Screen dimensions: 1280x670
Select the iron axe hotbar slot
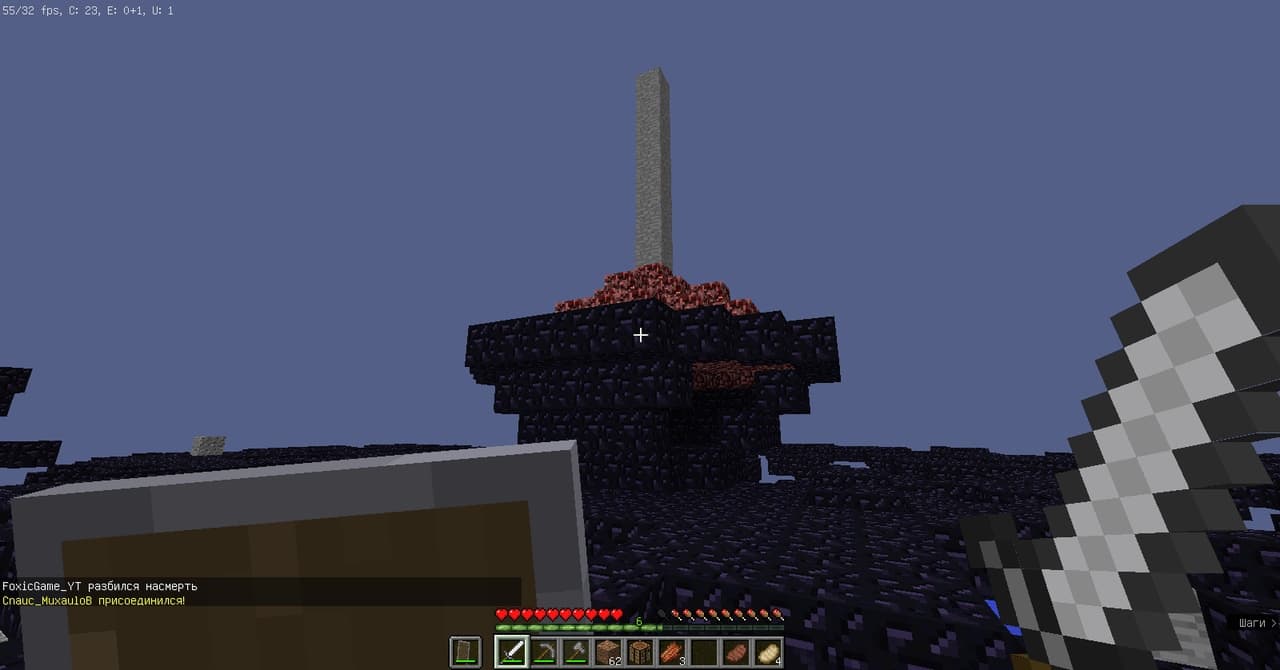pos(576,652)
